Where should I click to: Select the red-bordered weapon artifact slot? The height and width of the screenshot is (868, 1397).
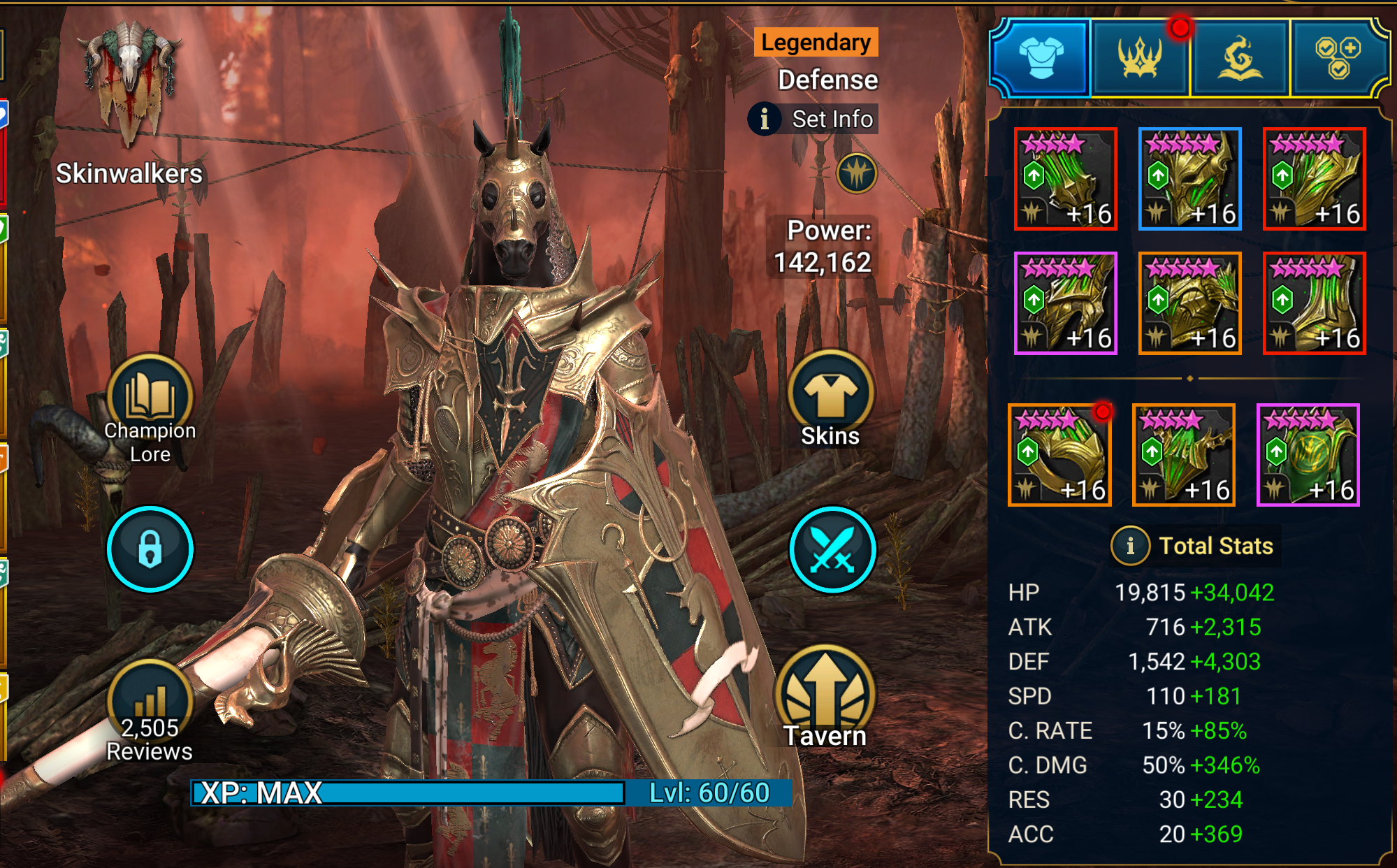coord(1066,179)
